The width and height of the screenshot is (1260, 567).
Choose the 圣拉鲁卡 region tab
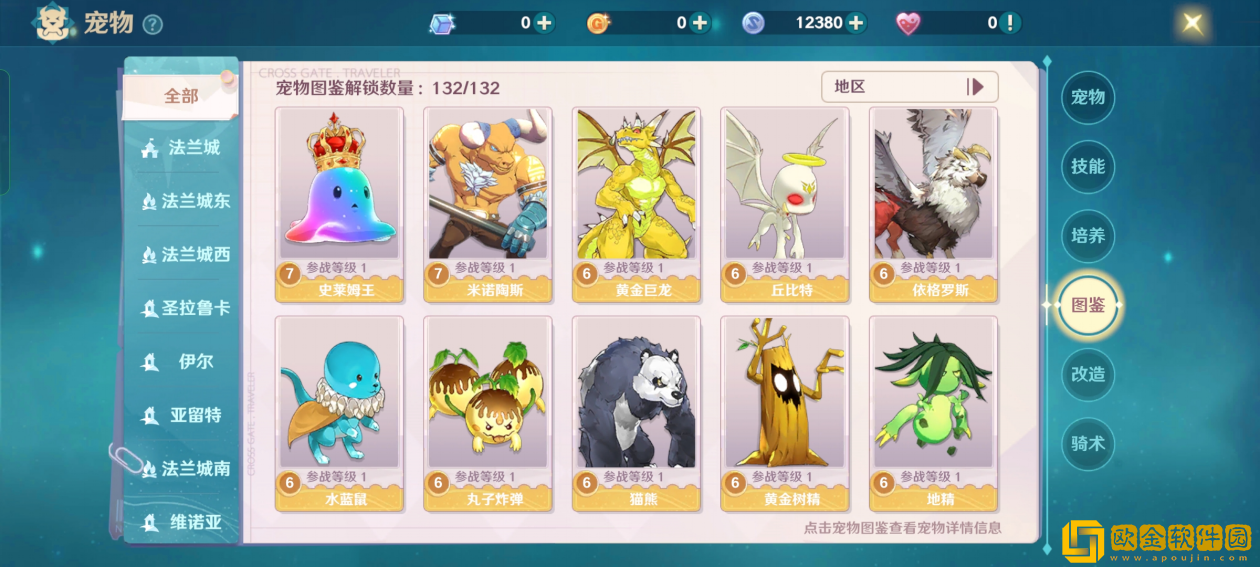[185, 308]
